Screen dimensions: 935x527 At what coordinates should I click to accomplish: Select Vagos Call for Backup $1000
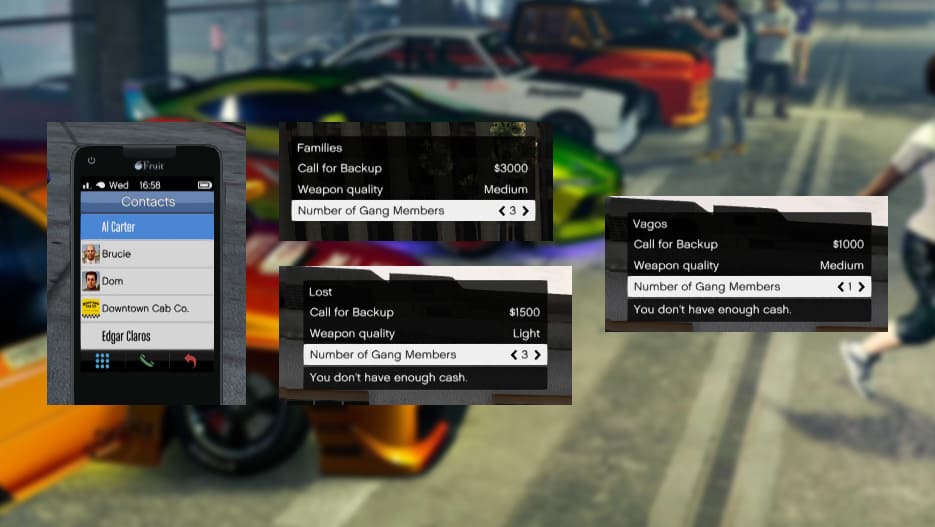[x=748, y=244]
